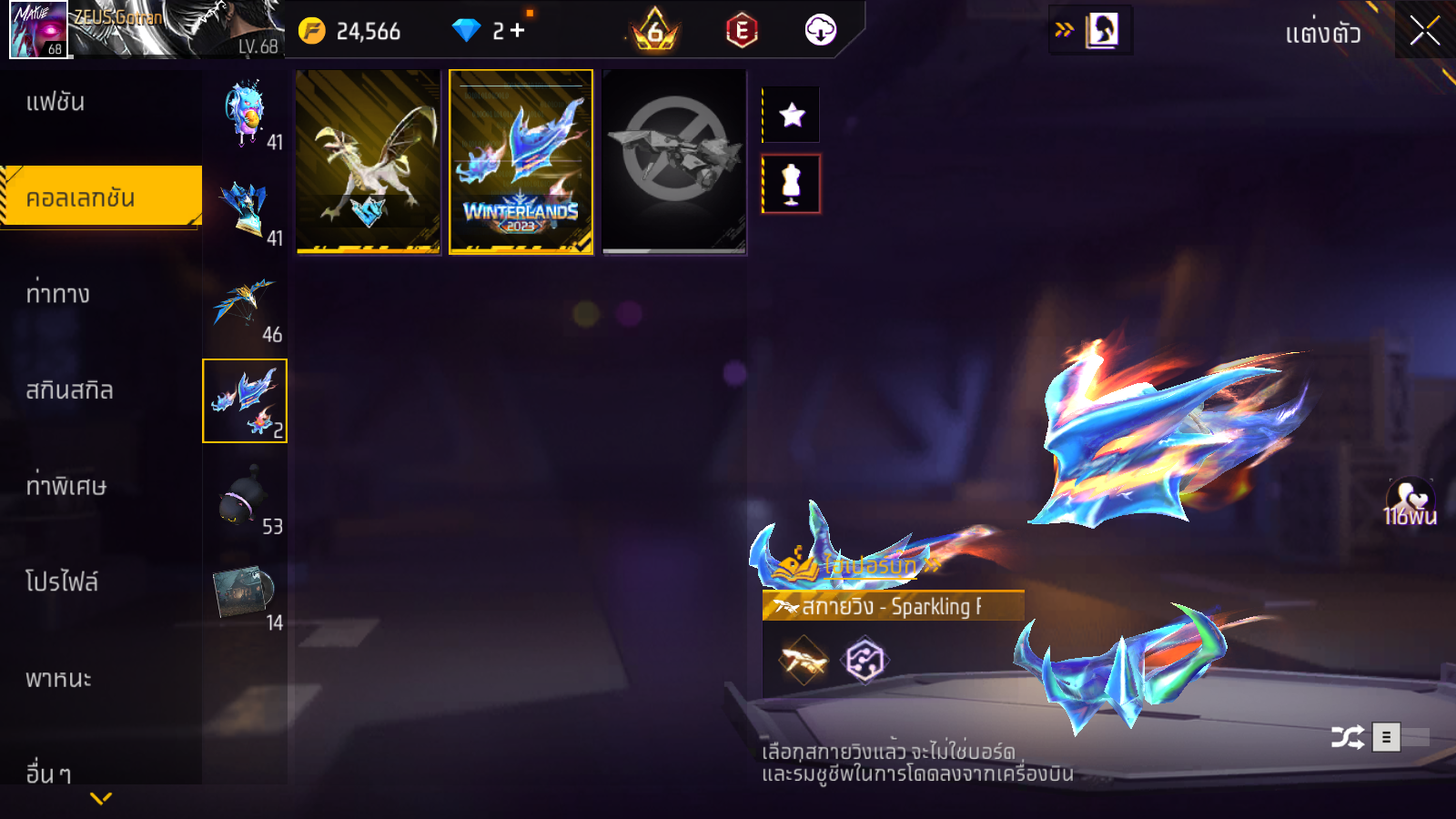Switch to the แฟชั่น tab

pyautogui.click(x=56, y=102)
